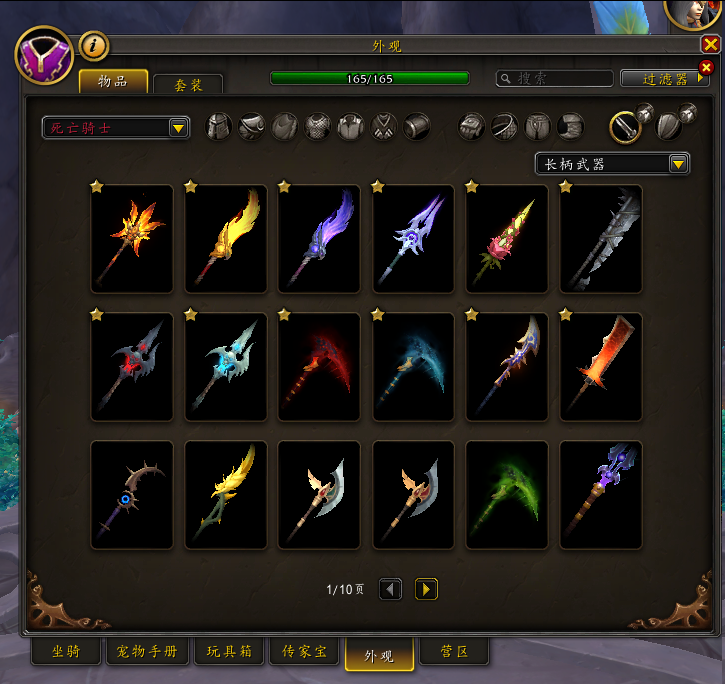
Task: Expand the 长柄武器 weapon type dropdown
Action: [x=612, y=163]
